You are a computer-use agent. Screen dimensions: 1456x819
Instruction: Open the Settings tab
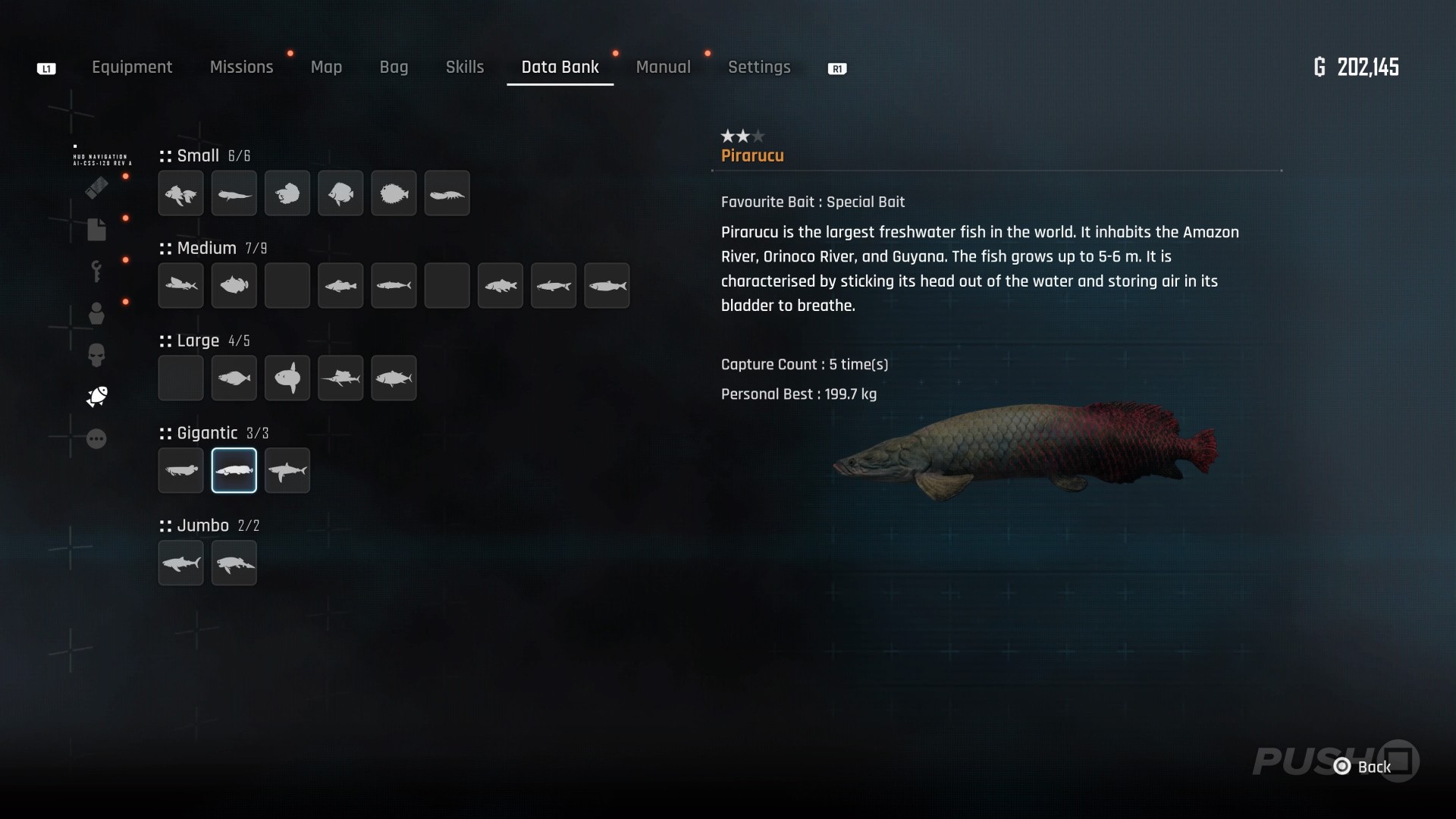coord(759,67)
